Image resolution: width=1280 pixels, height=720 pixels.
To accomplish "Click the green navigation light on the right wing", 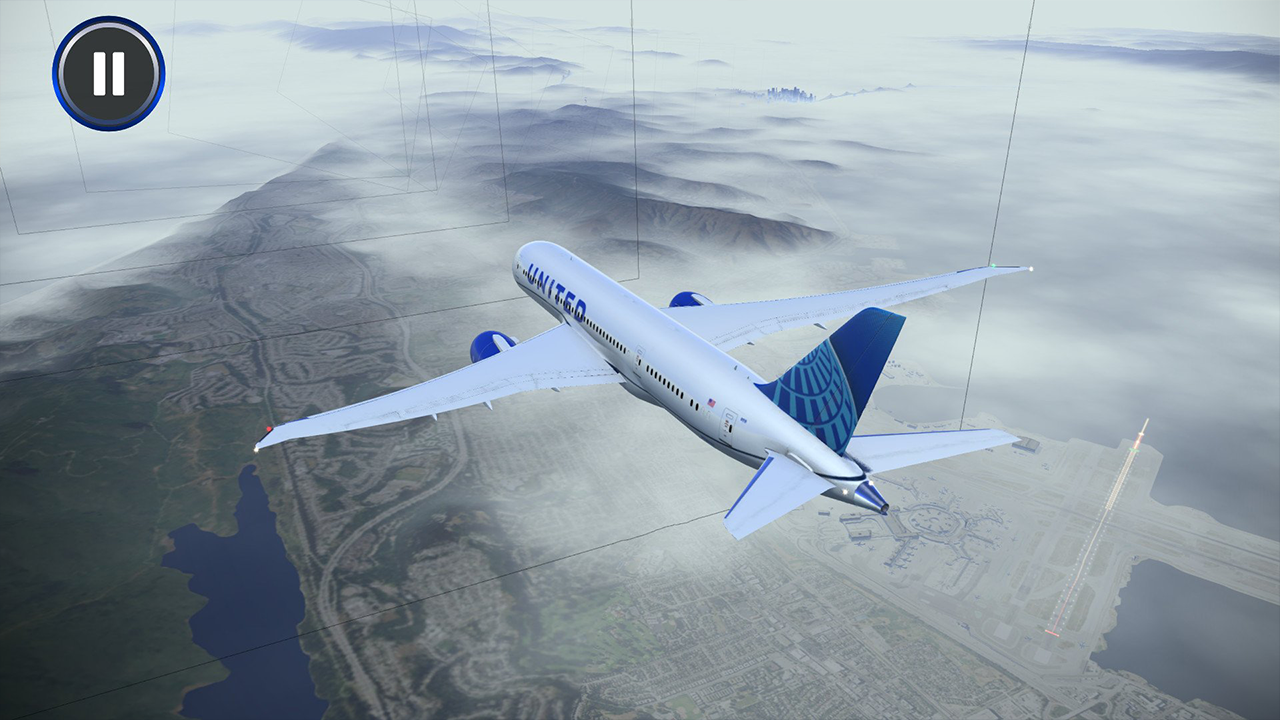I will (994, 266).
